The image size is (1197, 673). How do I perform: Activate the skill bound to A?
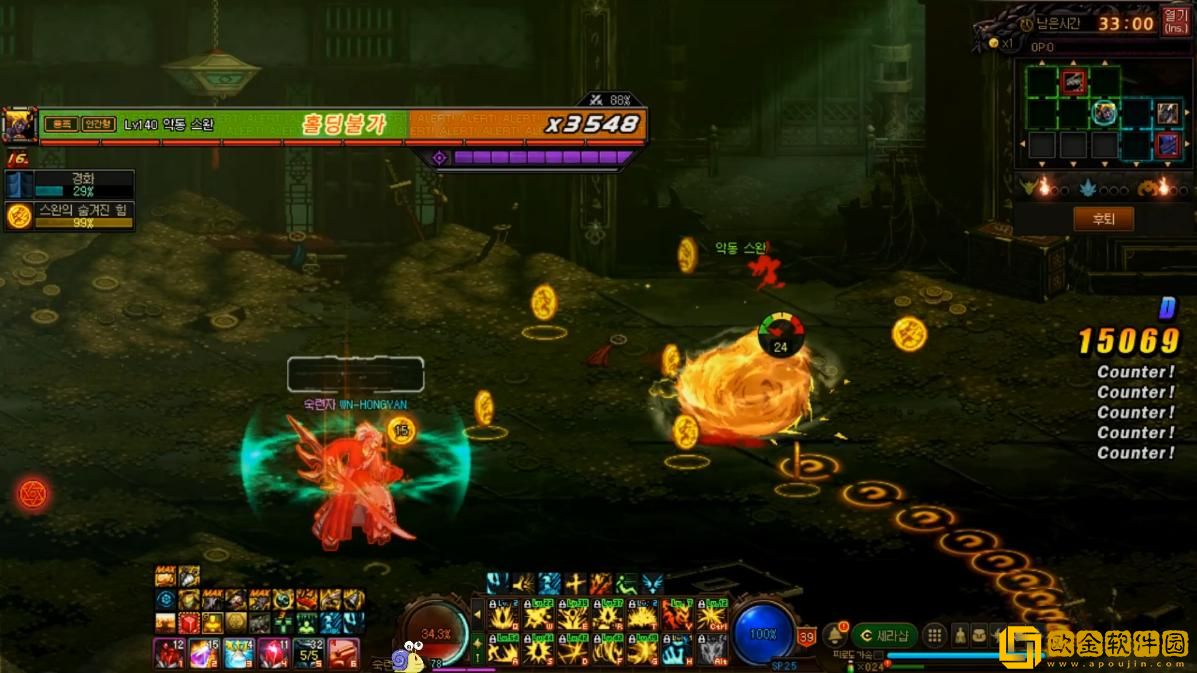coord(503,649)
